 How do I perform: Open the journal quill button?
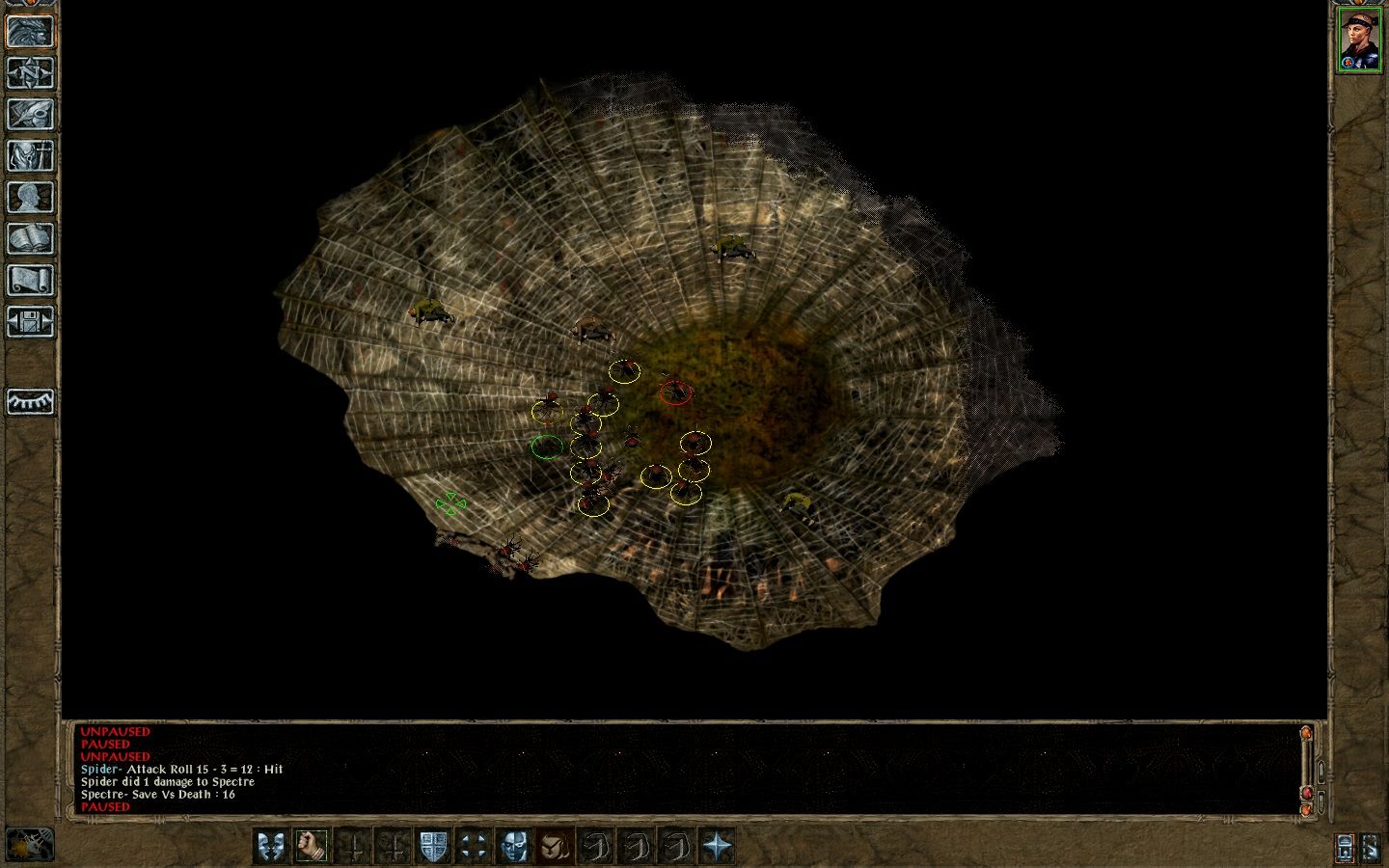click(30, 115)
